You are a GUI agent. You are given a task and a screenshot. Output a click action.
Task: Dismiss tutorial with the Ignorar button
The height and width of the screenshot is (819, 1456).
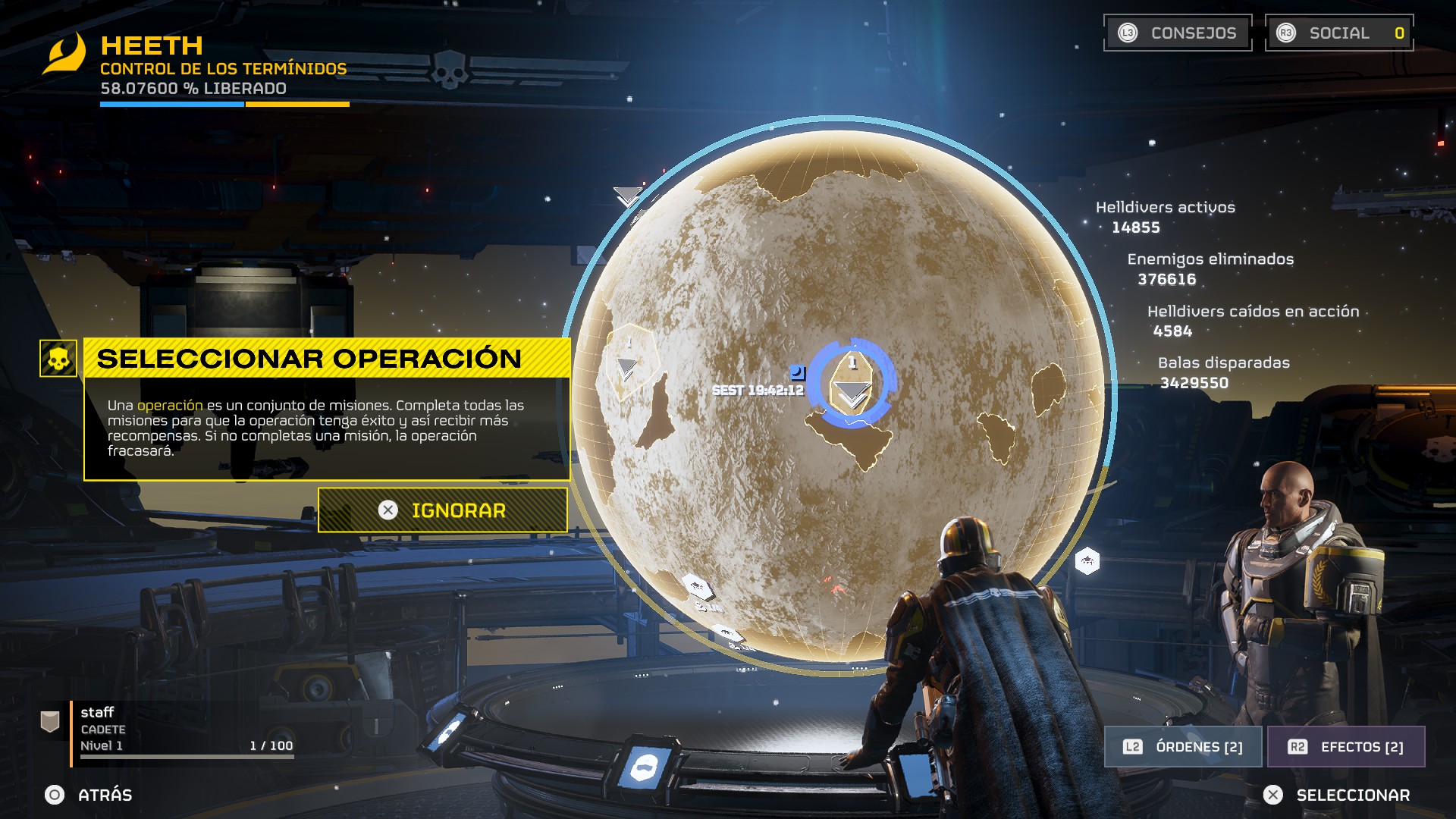(443, 510)
